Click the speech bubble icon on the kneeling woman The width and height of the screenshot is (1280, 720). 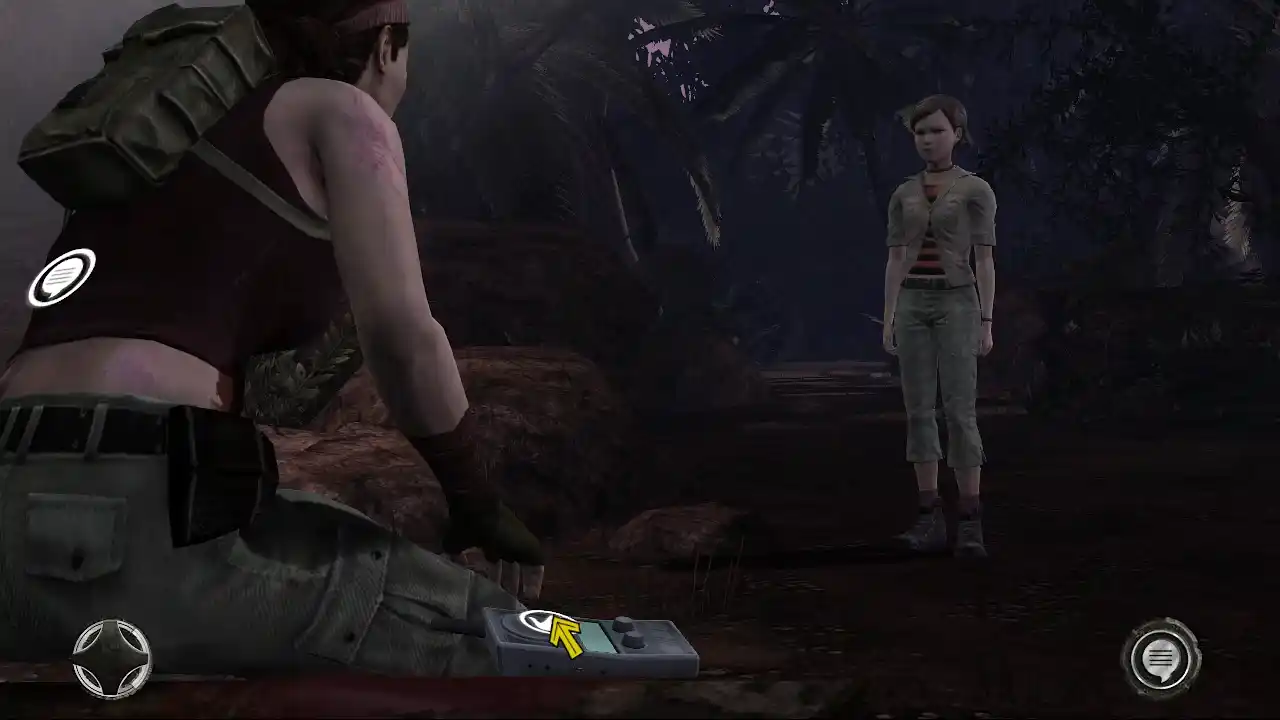pos(62,277)
